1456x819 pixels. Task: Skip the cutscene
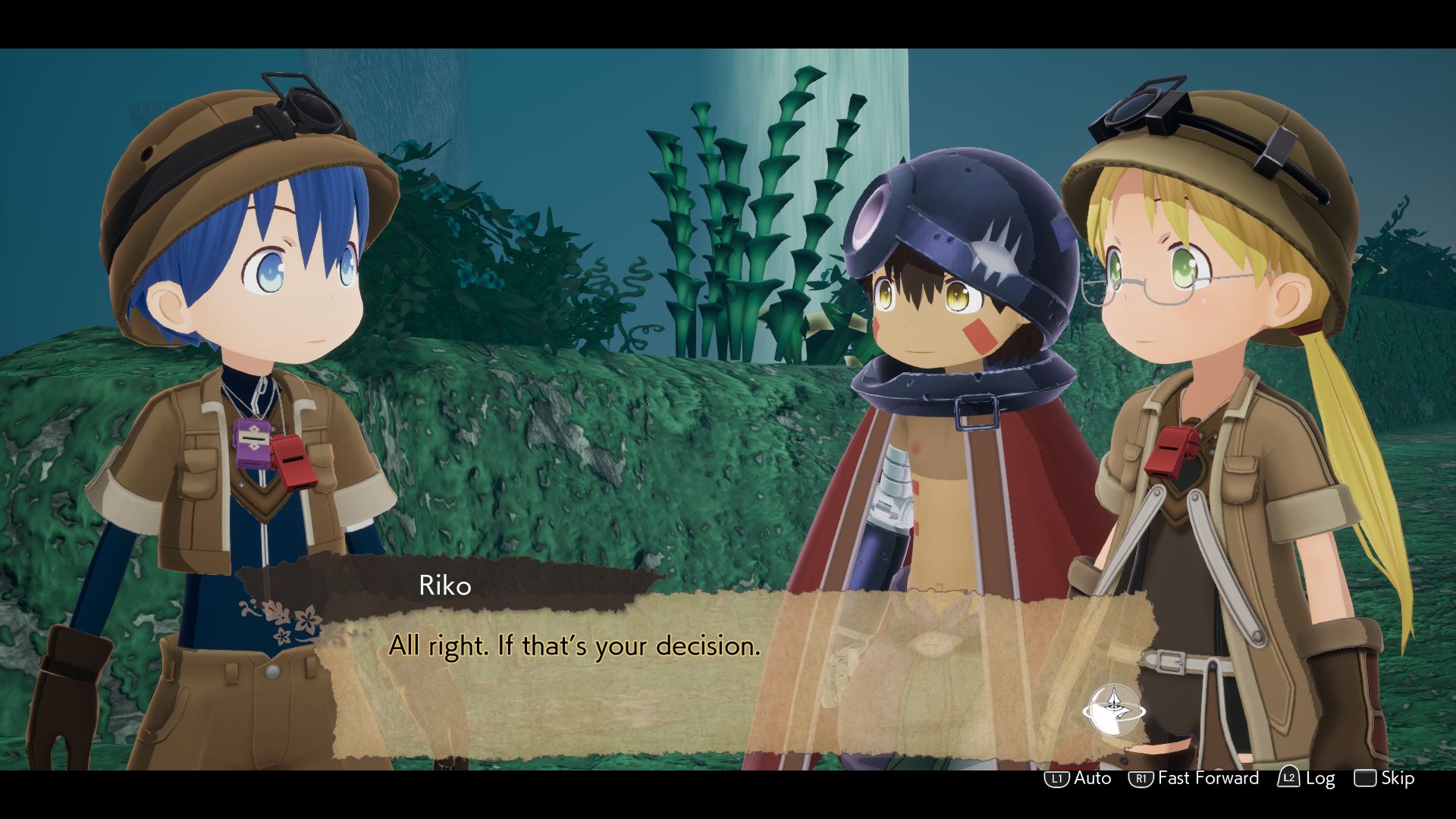1385,778
